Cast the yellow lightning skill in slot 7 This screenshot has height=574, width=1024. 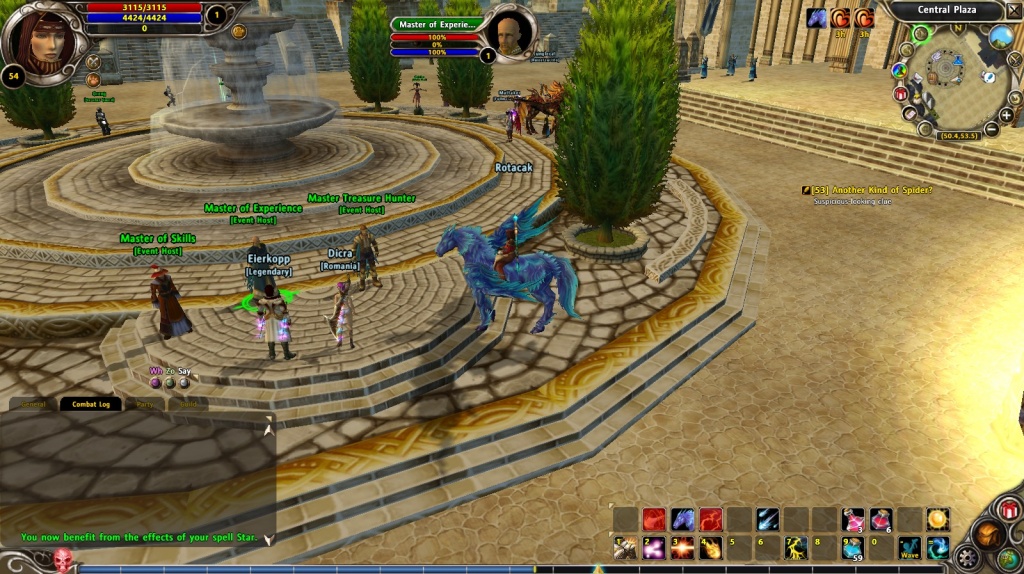point(796,547)
